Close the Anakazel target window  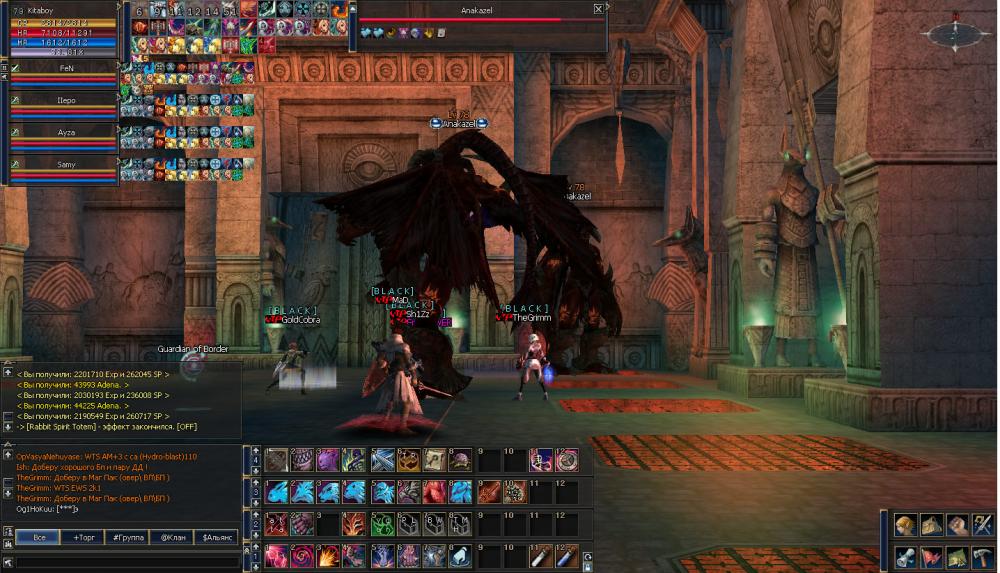pos(598,9)
